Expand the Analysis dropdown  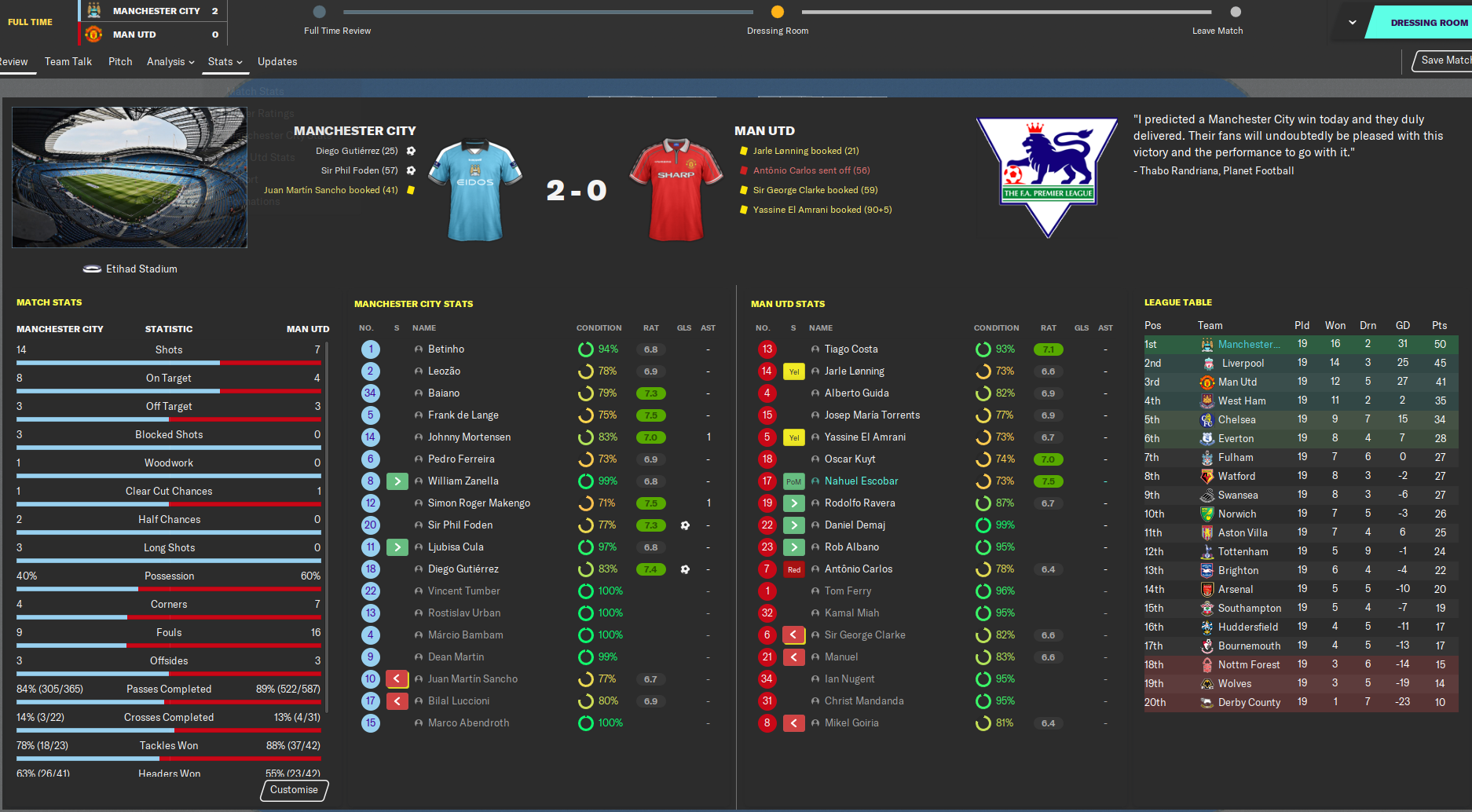tap(170, 62)
